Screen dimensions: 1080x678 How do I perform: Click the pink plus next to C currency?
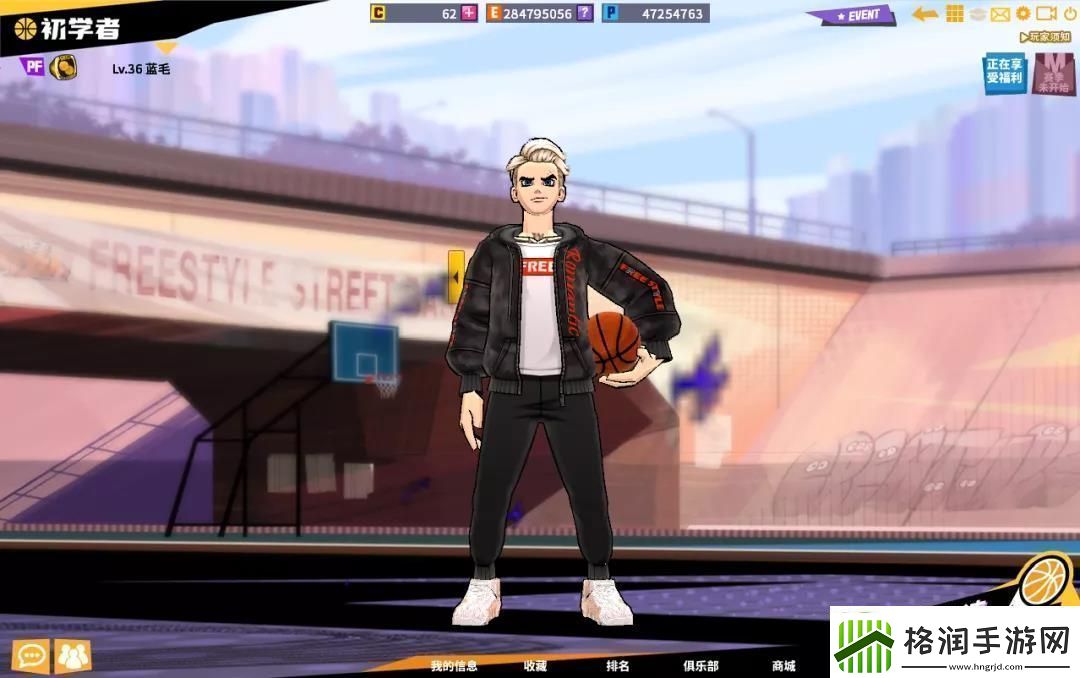pyautogui.click(x=469, y=14)
